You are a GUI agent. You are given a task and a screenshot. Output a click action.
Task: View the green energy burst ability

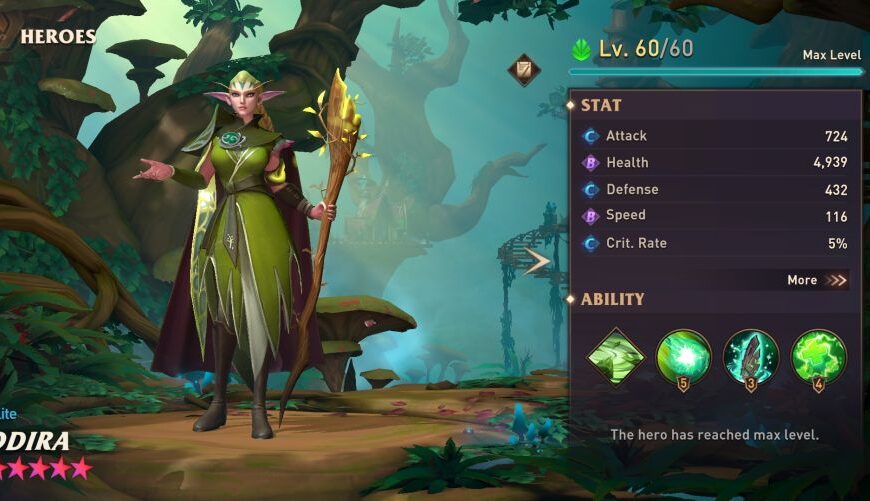pos(683,356)
